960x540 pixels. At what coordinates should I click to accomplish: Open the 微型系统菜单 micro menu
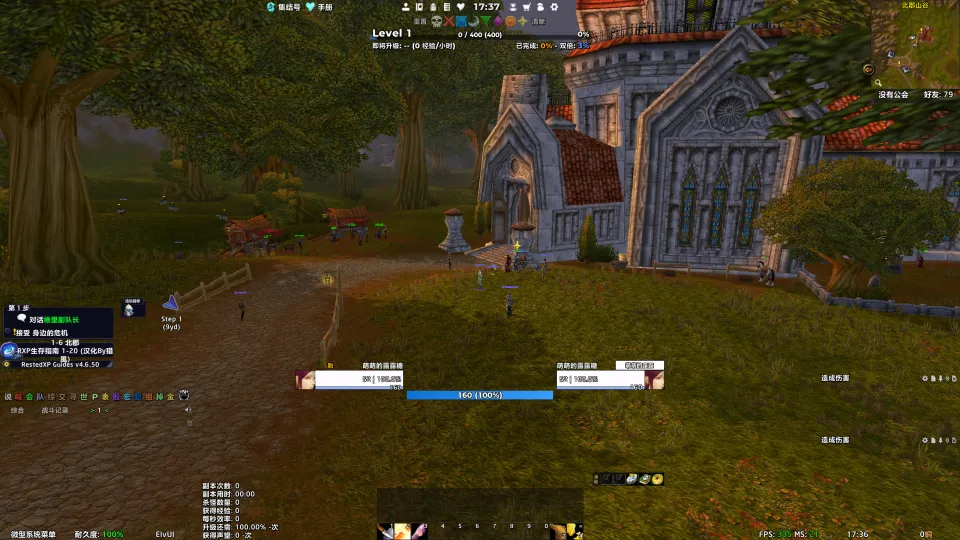click(x=33, y=534)
